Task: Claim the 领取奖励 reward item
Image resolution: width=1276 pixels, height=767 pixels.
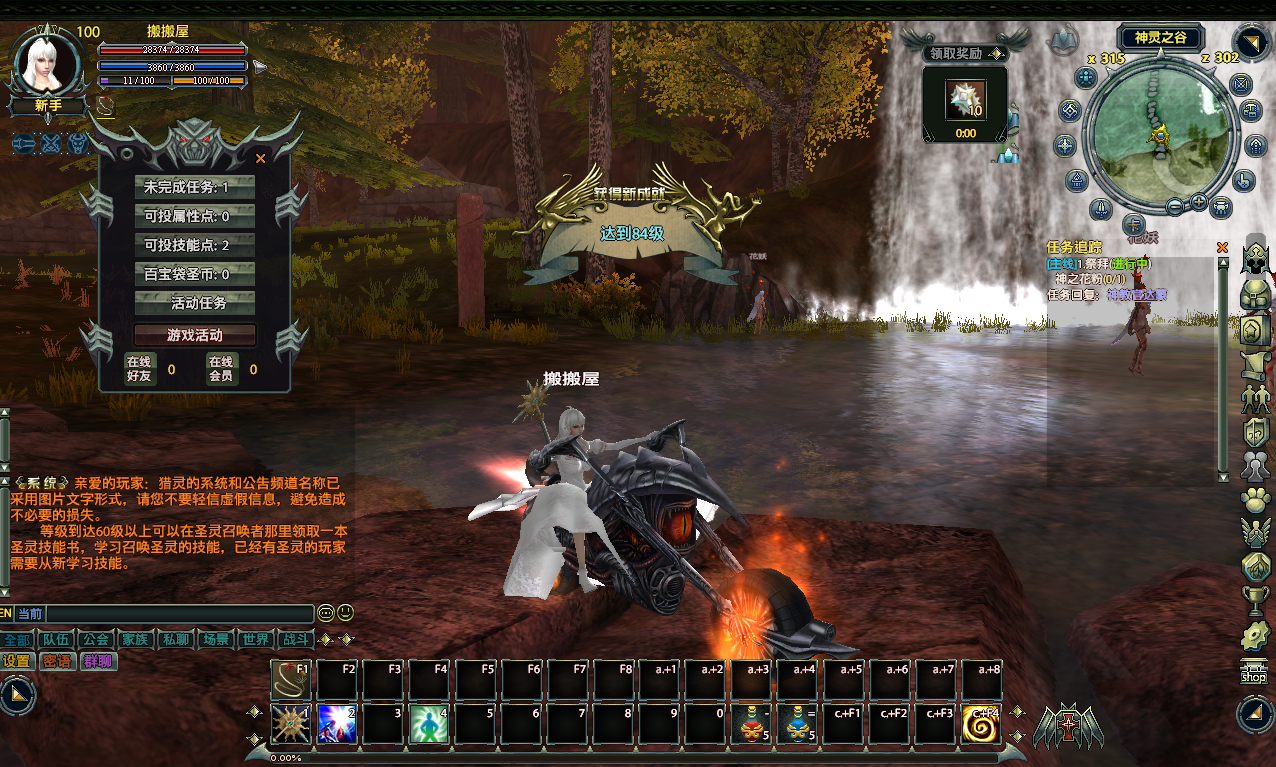Action: [x=965, y=100]
